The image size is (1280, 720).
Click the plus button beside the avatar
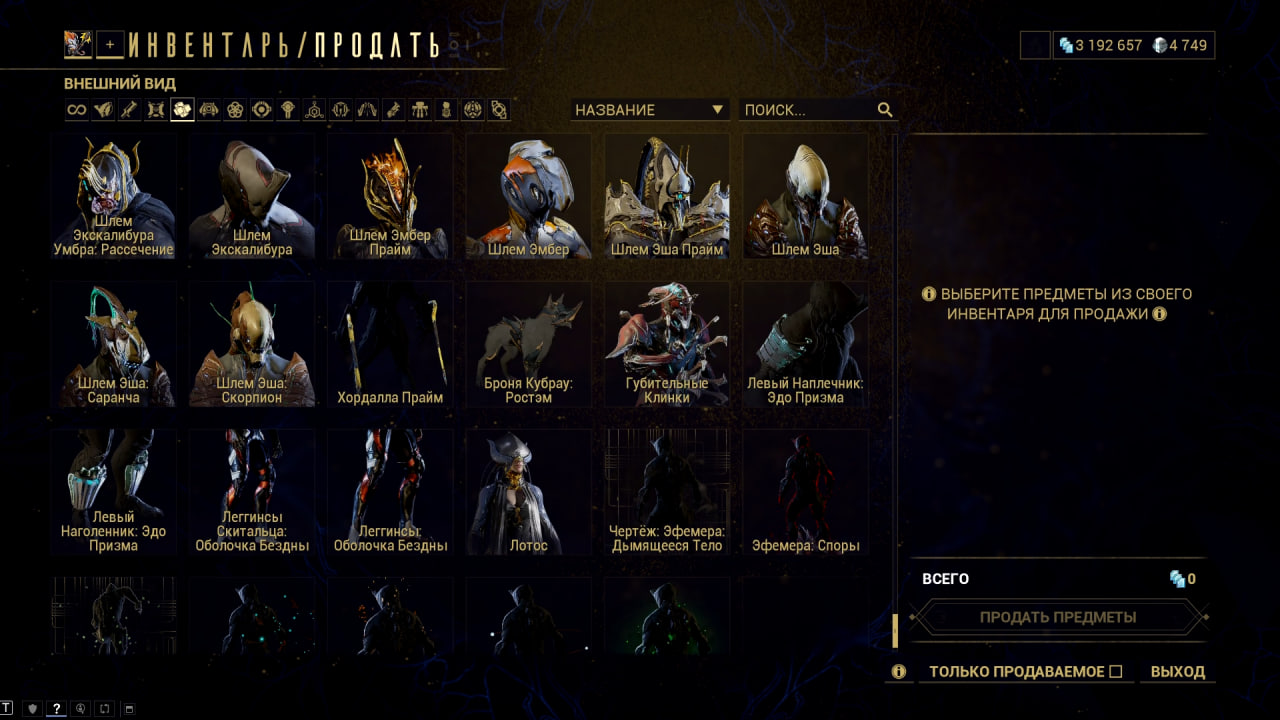click(110, 44)
